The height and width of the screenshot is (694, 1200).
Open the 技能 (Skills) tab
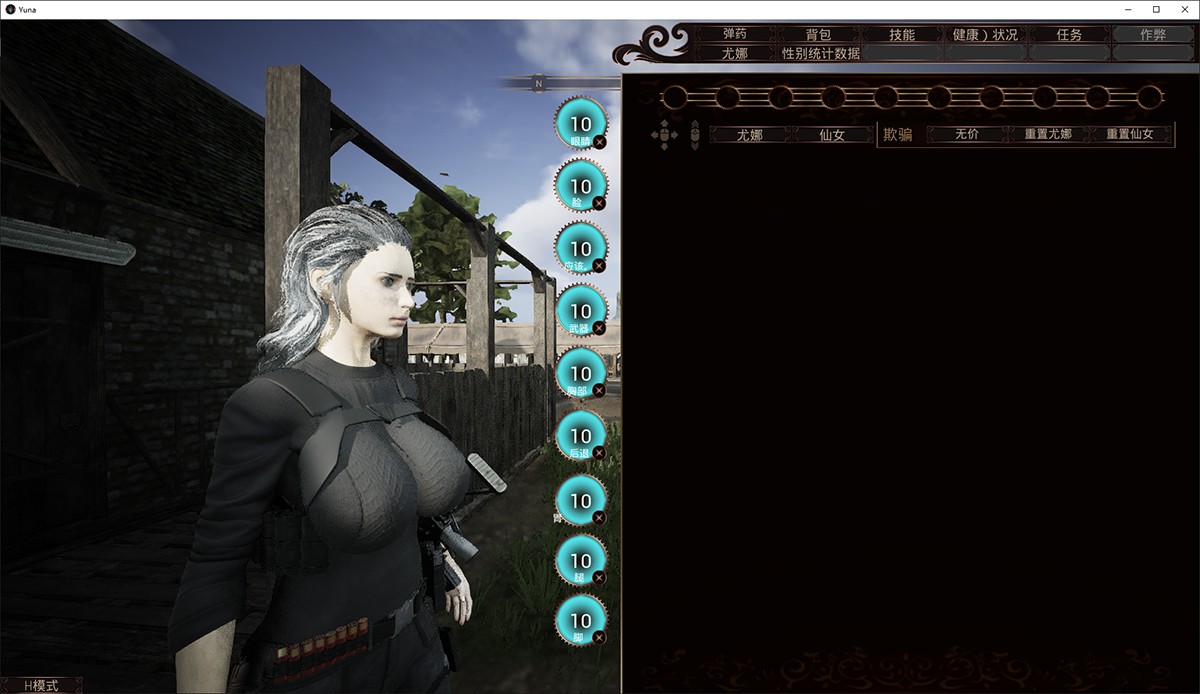coord(902,34)
